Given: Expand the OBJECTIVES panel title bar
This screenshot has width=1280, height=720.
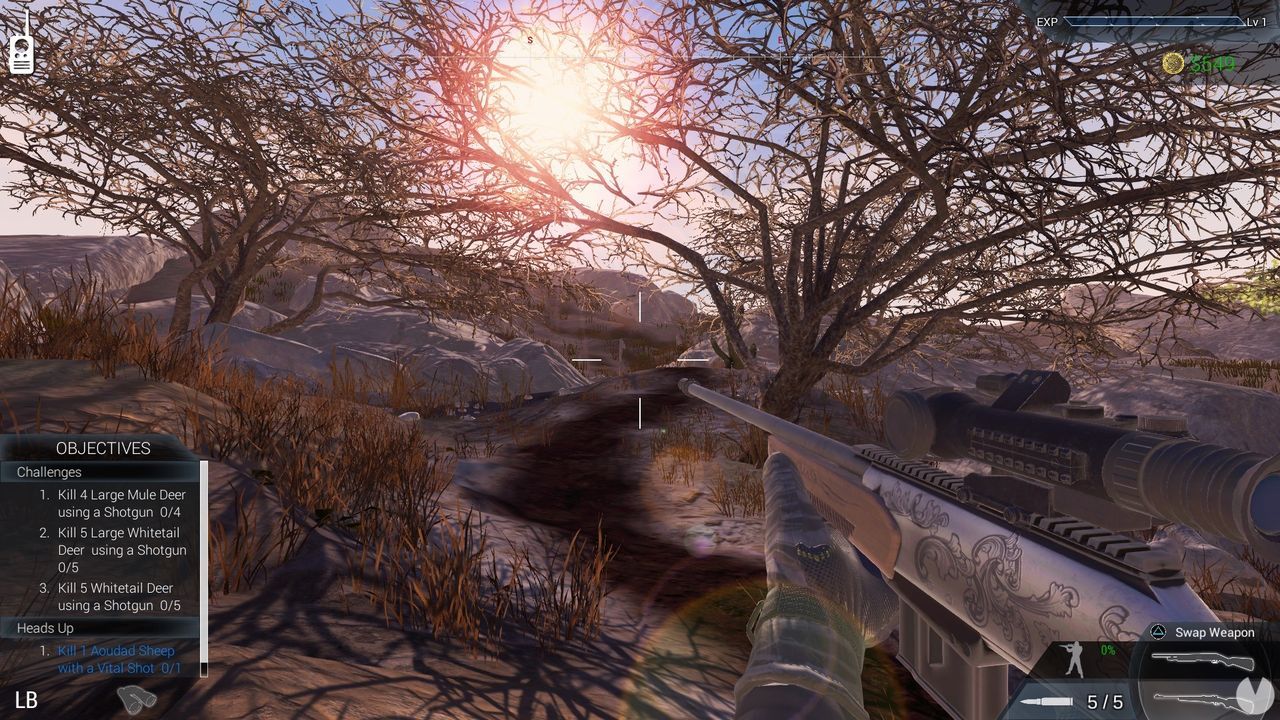Looking at the screenshot, I should click(104, 448).
